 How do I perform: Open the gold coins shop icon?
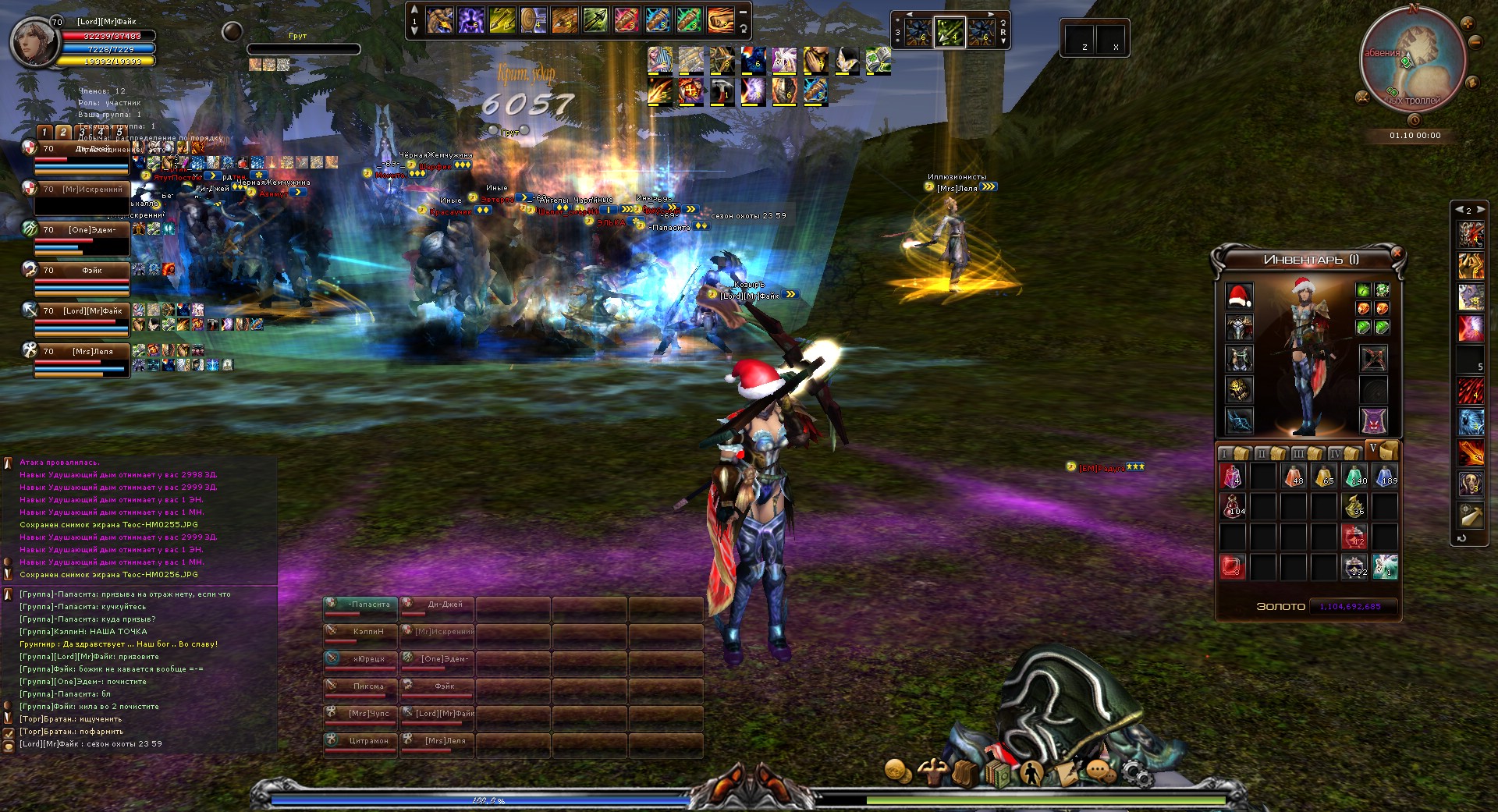click(x=897, y=771)
